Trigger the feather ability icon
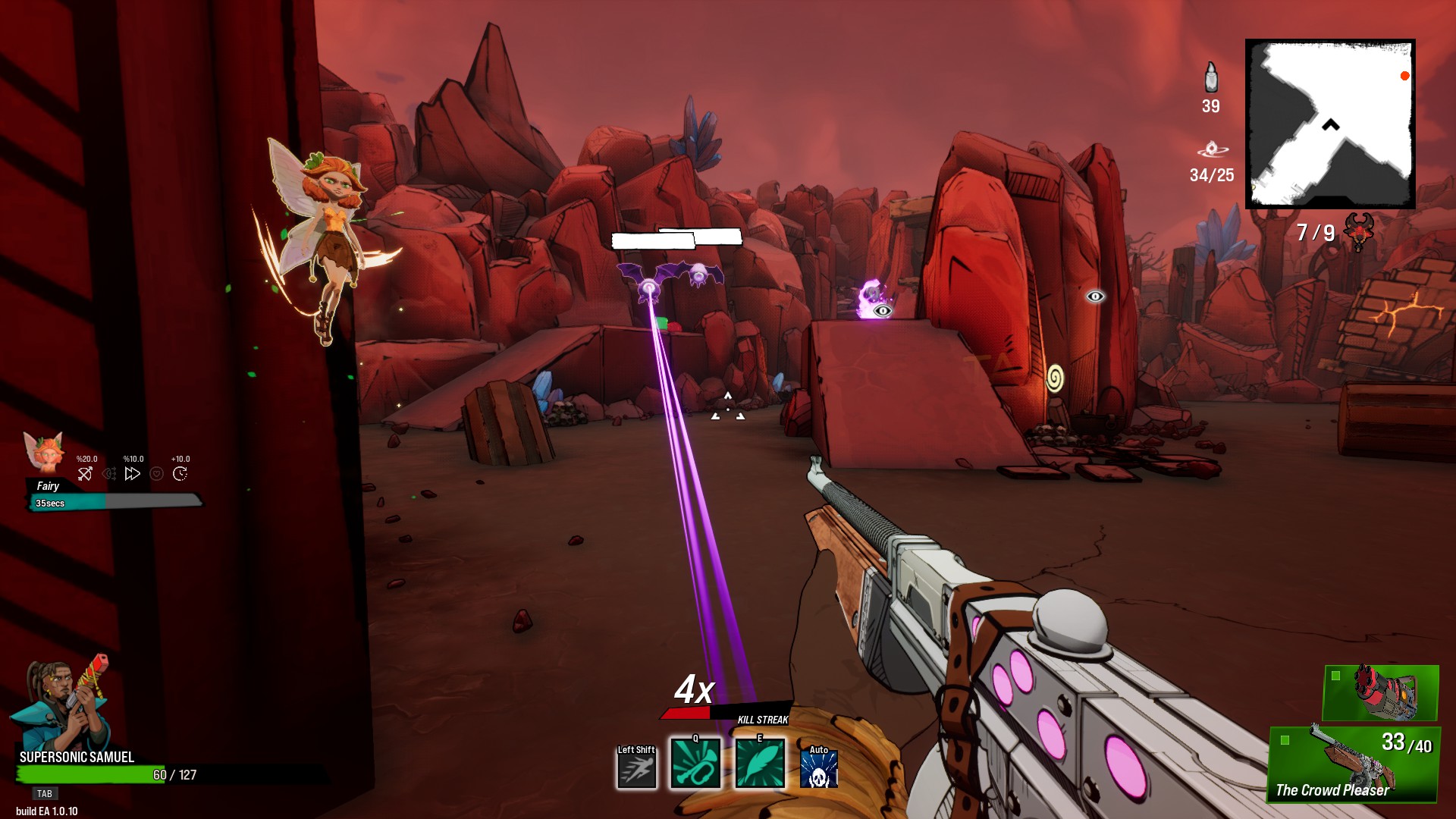 click(x=760, y=763)
